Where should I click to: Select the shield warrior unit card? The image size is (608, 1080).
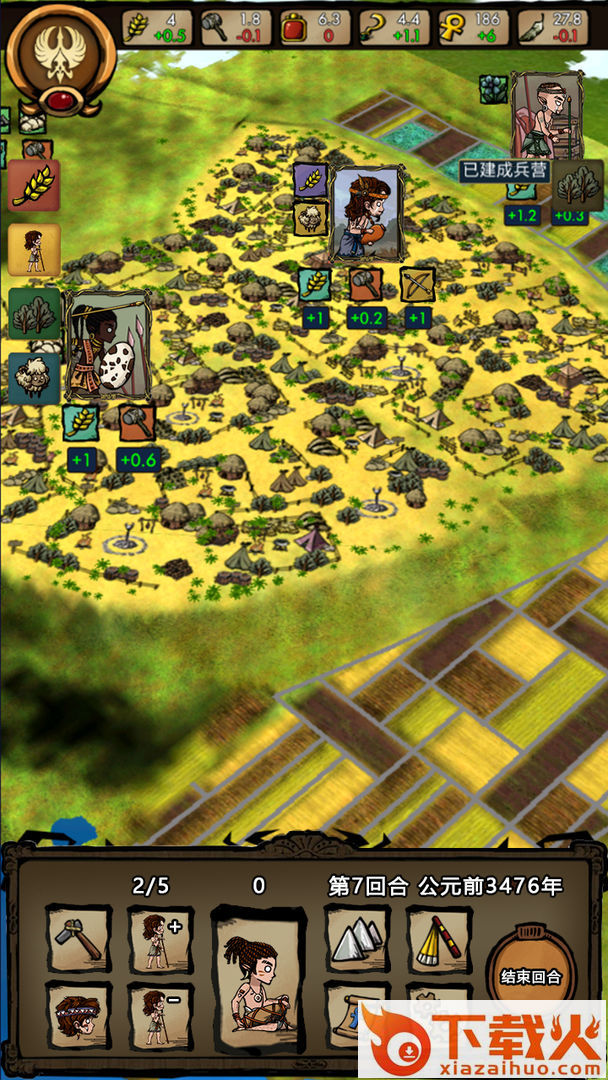pos(107,346)
